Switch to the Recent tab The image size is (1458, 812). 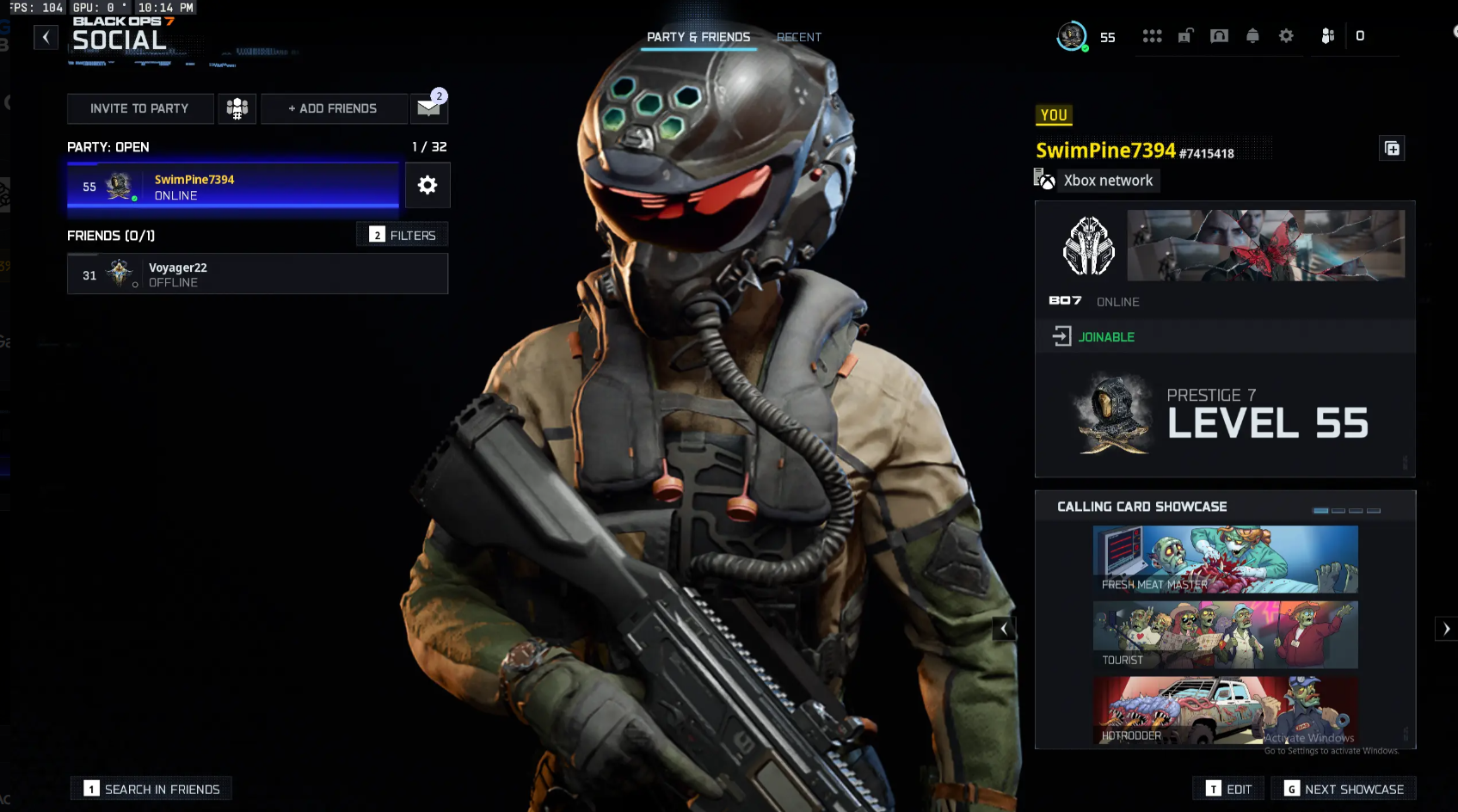point(798,37)
